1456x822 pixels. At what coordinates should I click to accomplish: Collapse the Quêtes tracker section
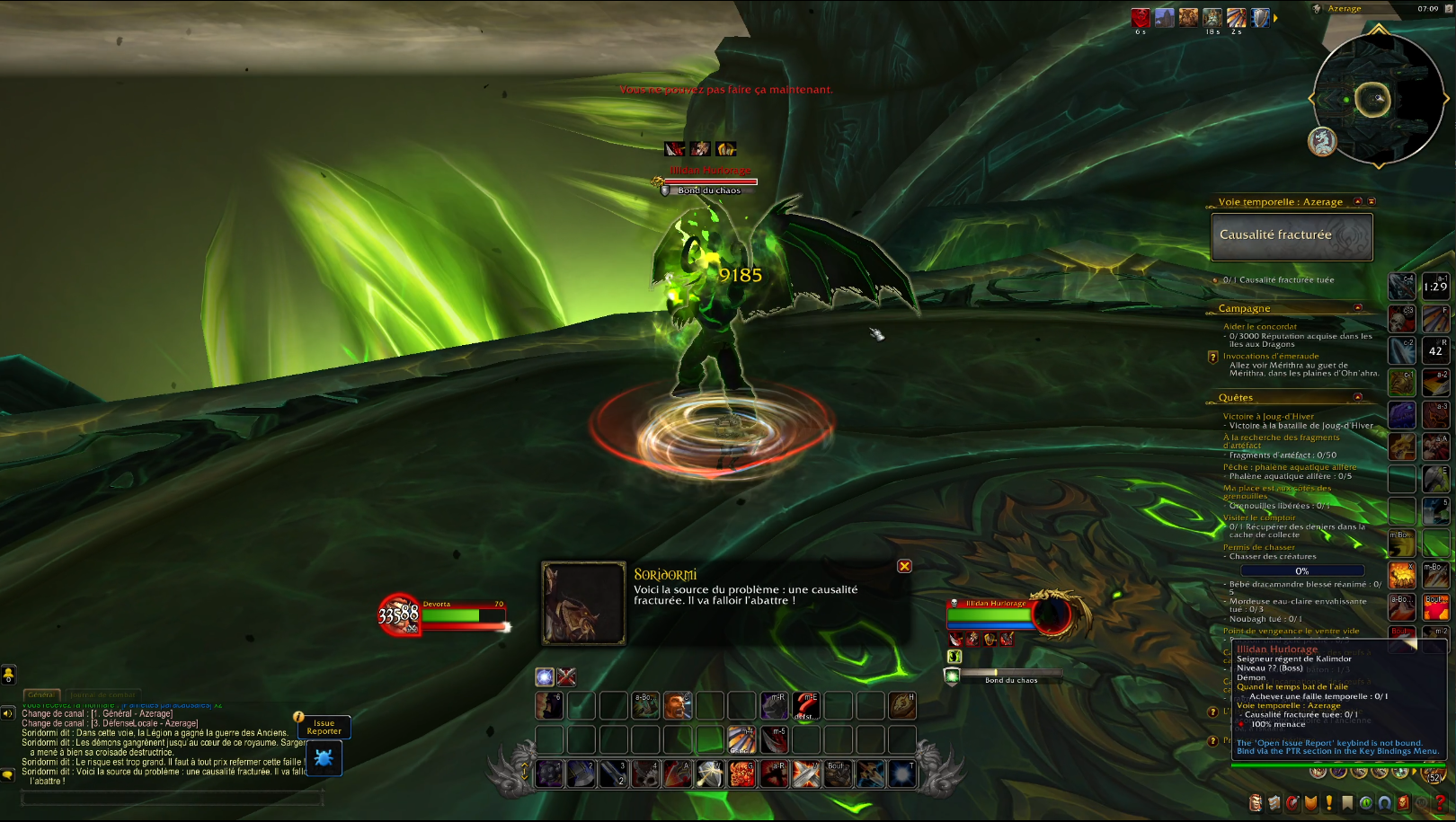point(1358,397)
